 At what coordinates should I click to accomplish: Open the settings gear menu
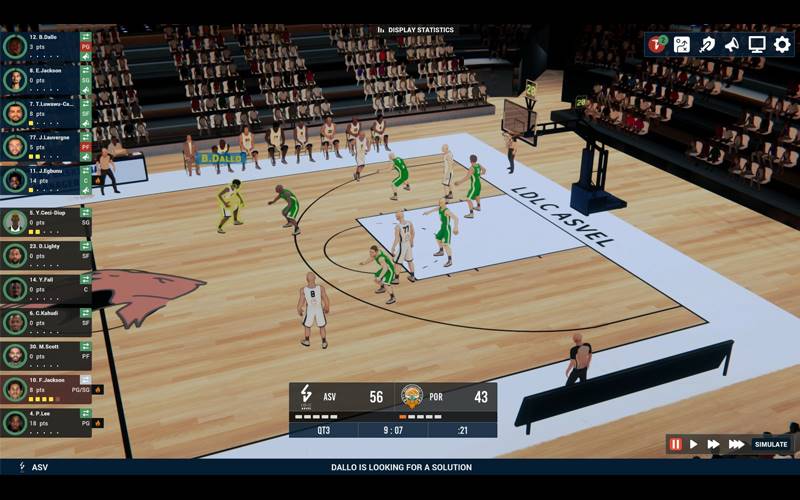pyautogui.click(x=782, y=44)
